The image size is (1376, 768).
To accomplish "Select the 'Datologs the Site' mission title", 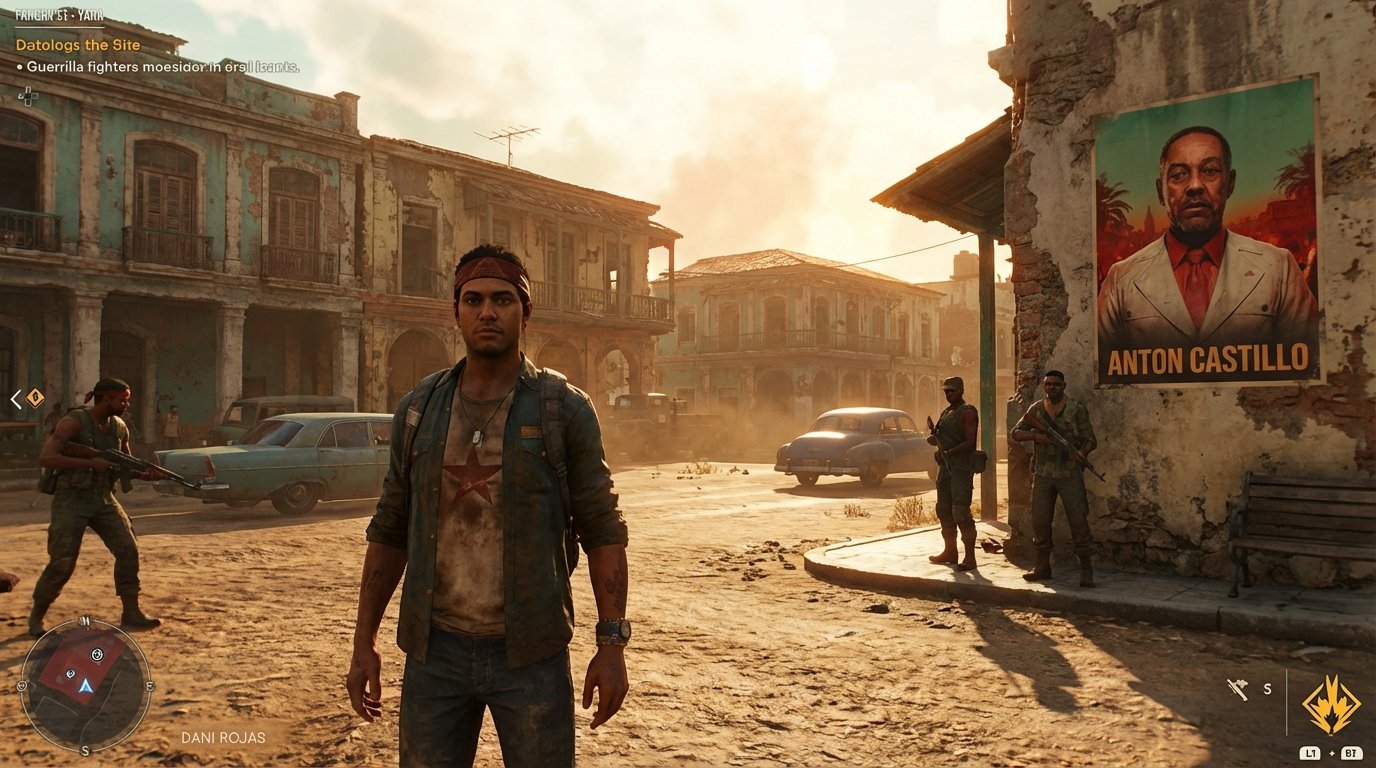I will pos(76,45).
